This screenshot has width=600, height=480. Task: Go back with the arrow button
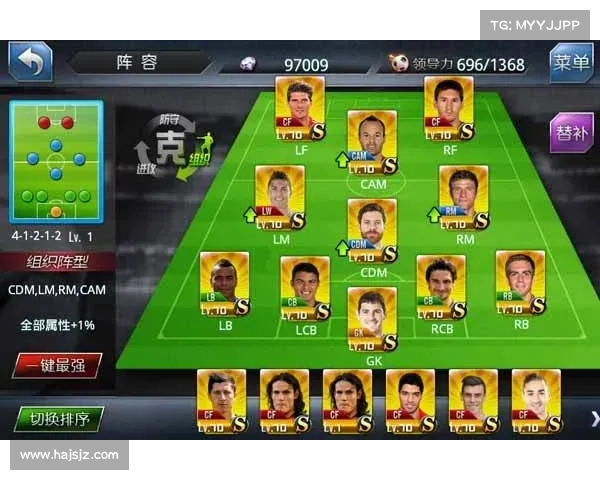tap(30, 63)
